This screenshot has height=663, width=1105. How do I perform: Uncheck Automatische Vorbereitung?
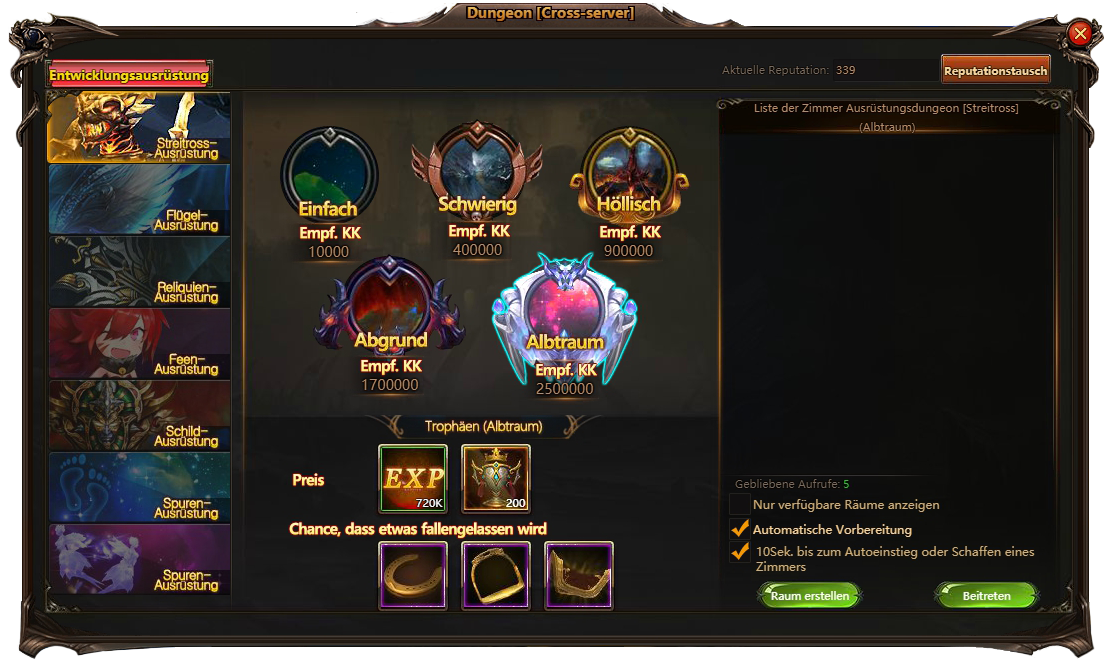(x=740, y=529)
